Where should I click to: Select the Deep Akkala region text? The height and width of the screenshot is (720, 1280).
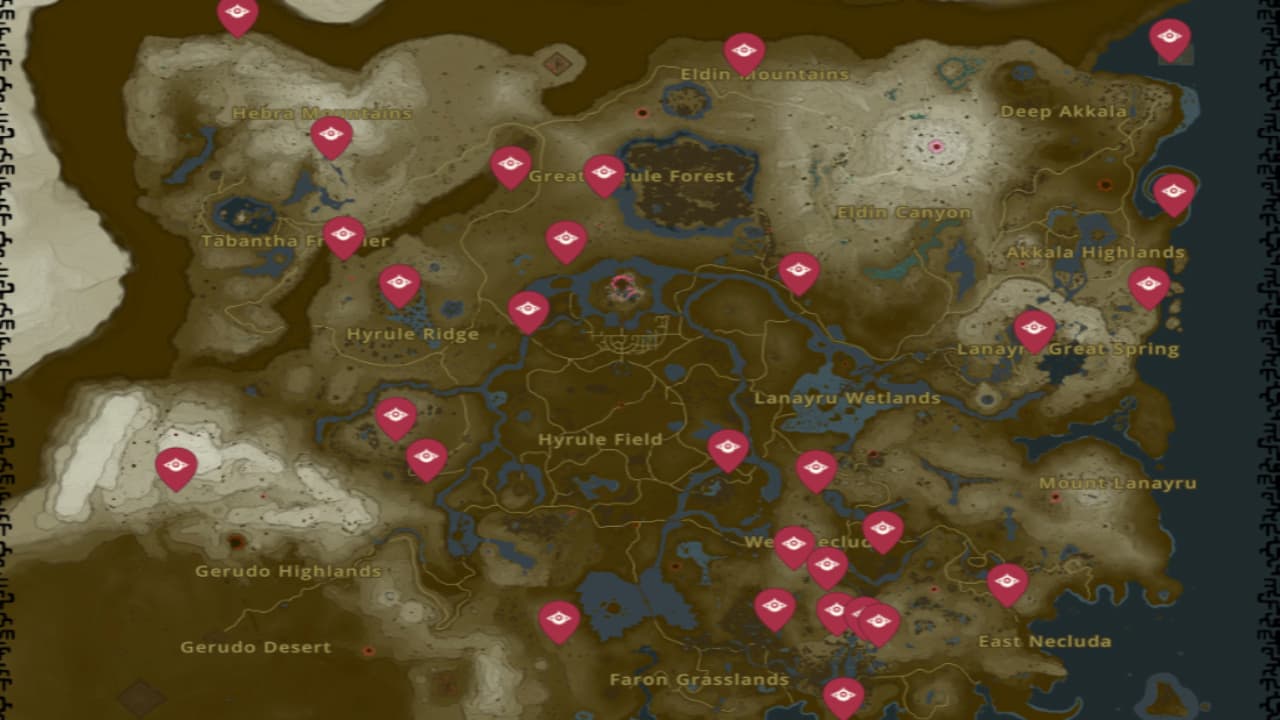1065,112
